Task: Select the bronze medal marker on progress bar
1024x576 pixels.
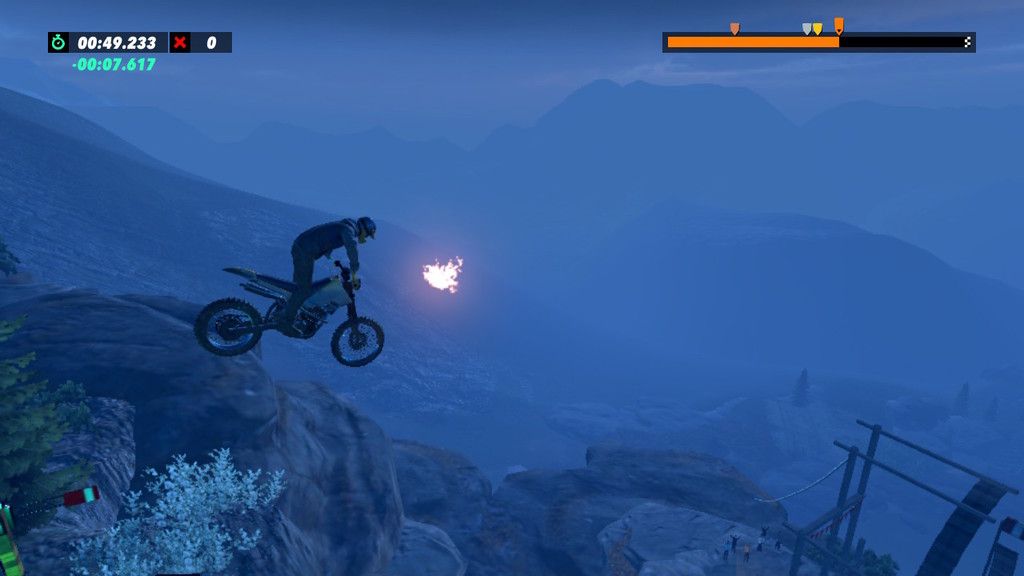Action: (734, 29)
